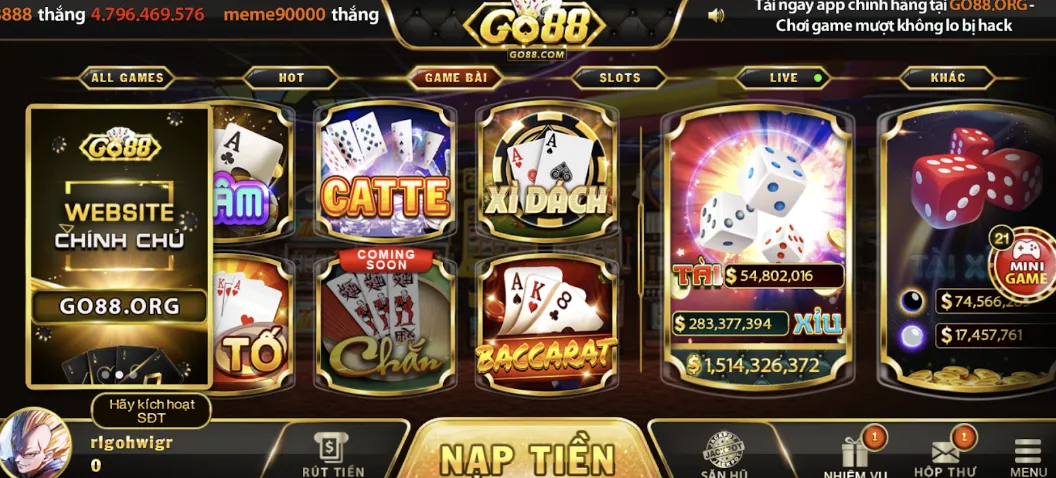The width and height of the screenshot is (1056, 478).
Task: Open the HOT games tab
Action: (x=291, y=78)
